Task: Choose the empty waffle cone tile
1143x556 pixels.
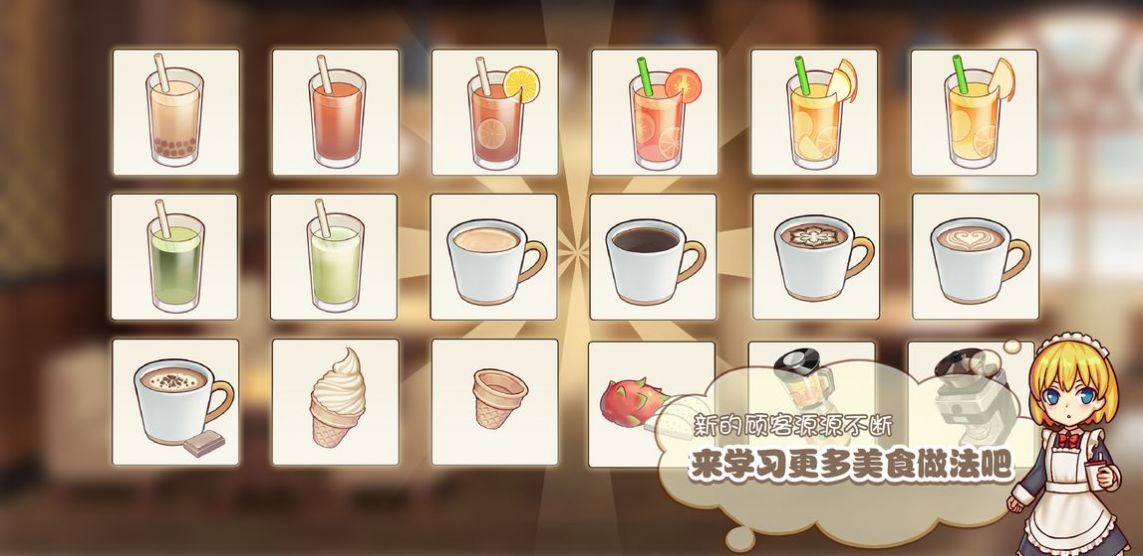Action: coord(495,402)
